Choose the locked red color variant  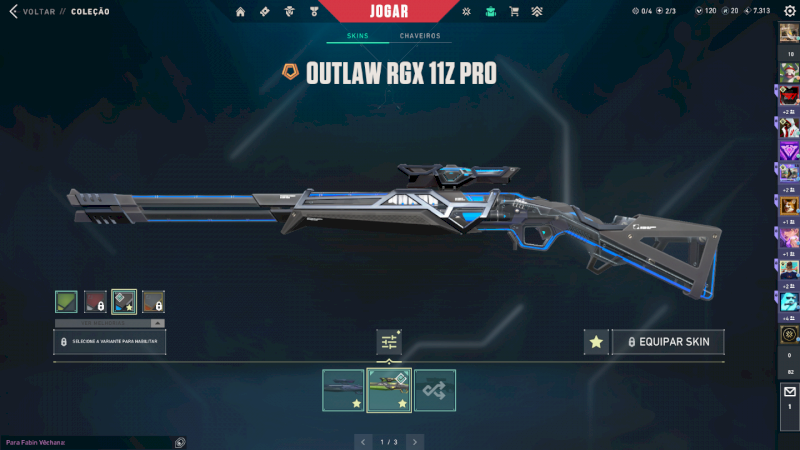pyautogui.click(x=95, y=301)
